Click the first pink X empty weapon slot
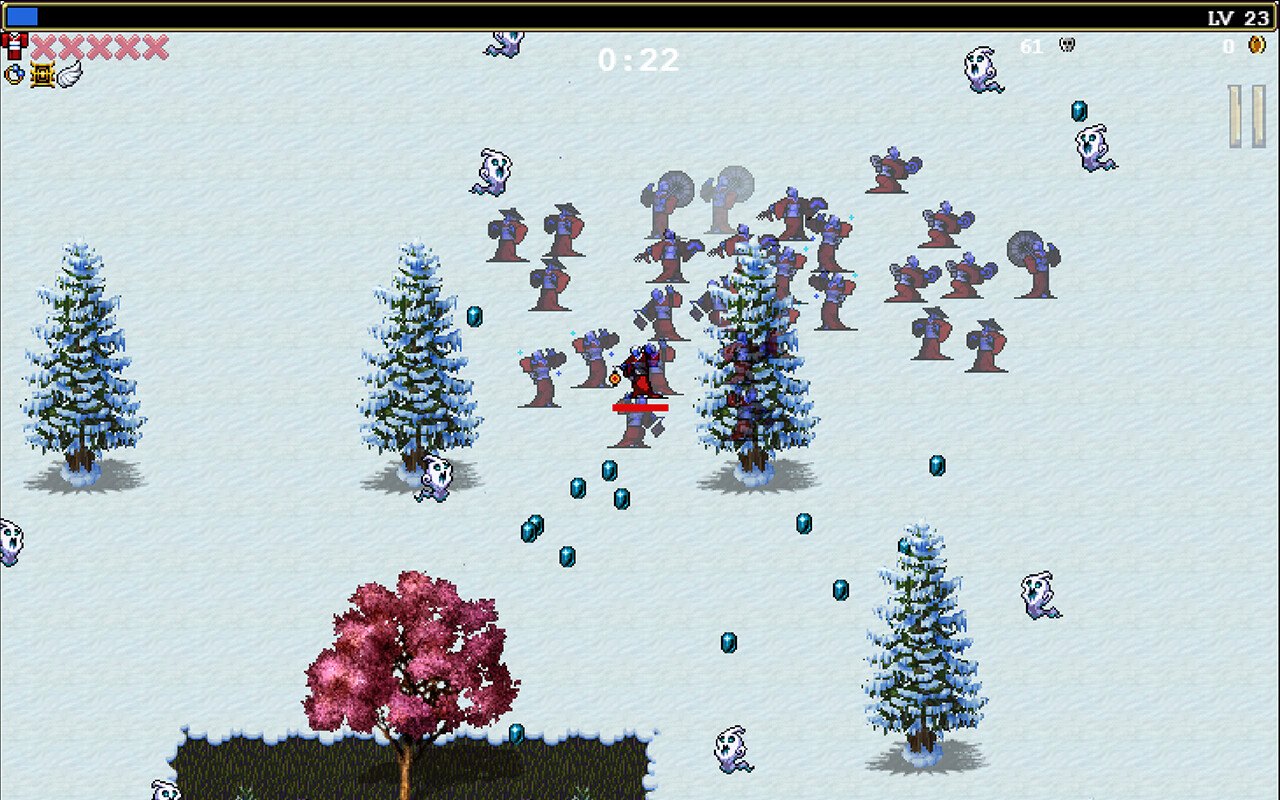Viewport: 1280px width, 800px height. [x=42, y=46]
